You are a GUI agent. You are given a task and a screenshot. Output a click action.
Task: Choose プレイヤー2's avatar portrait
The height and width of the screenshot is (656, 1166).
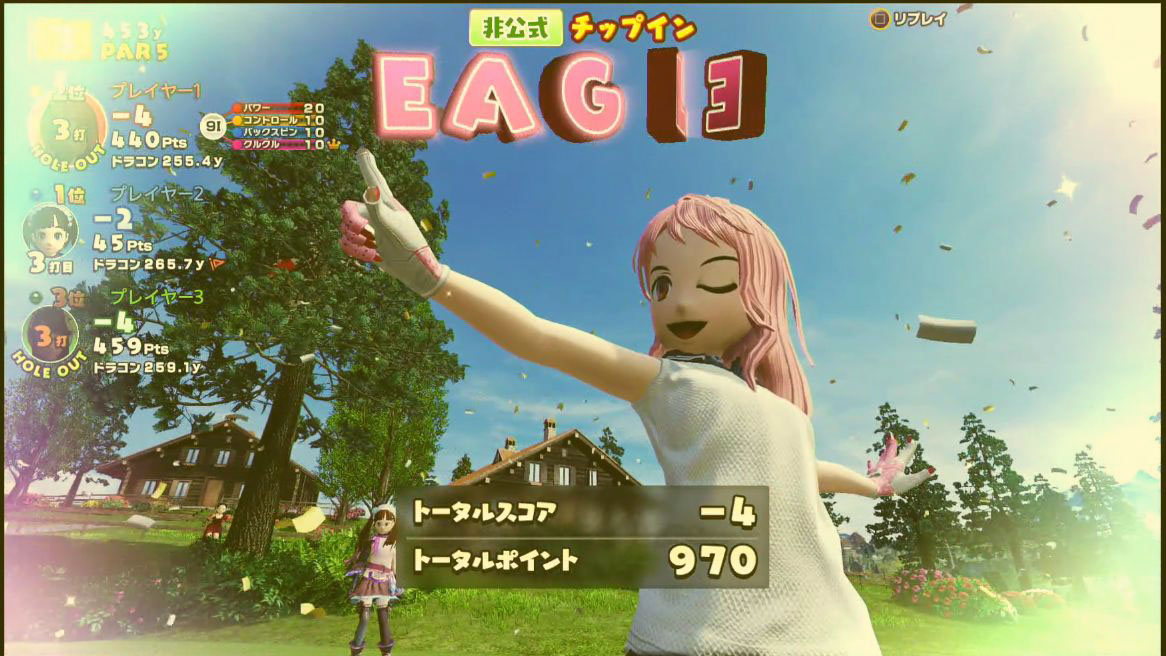[x=50, y=232]
